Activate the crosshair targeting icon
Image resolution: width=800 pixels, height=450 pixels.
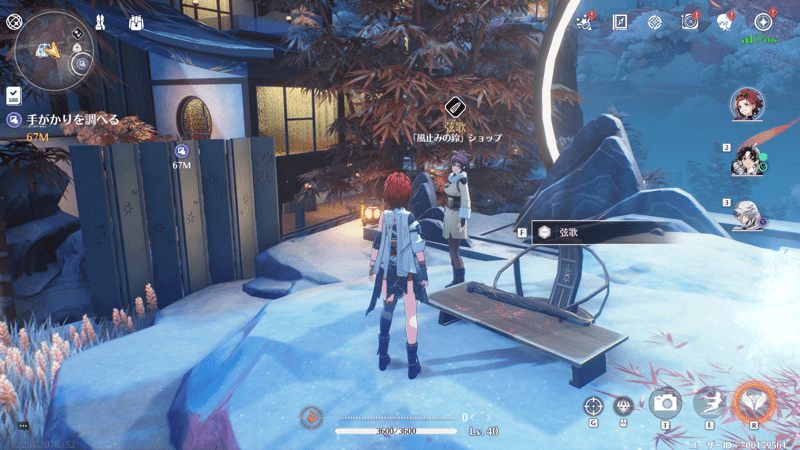coord(593,405)
